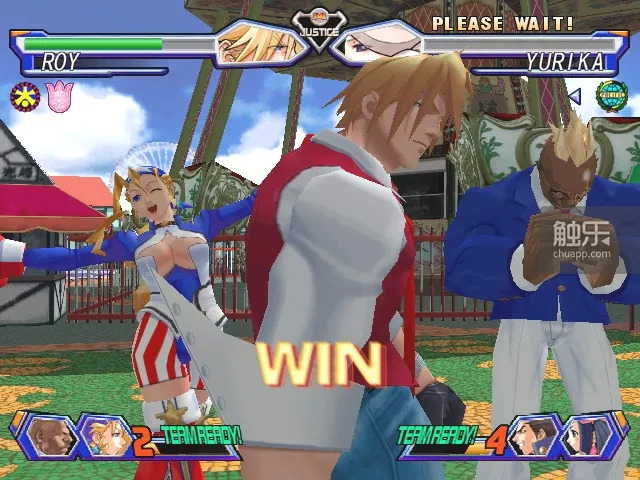Click the green globe emblem icon
This screenshot has width=640, height=480.
610,96
